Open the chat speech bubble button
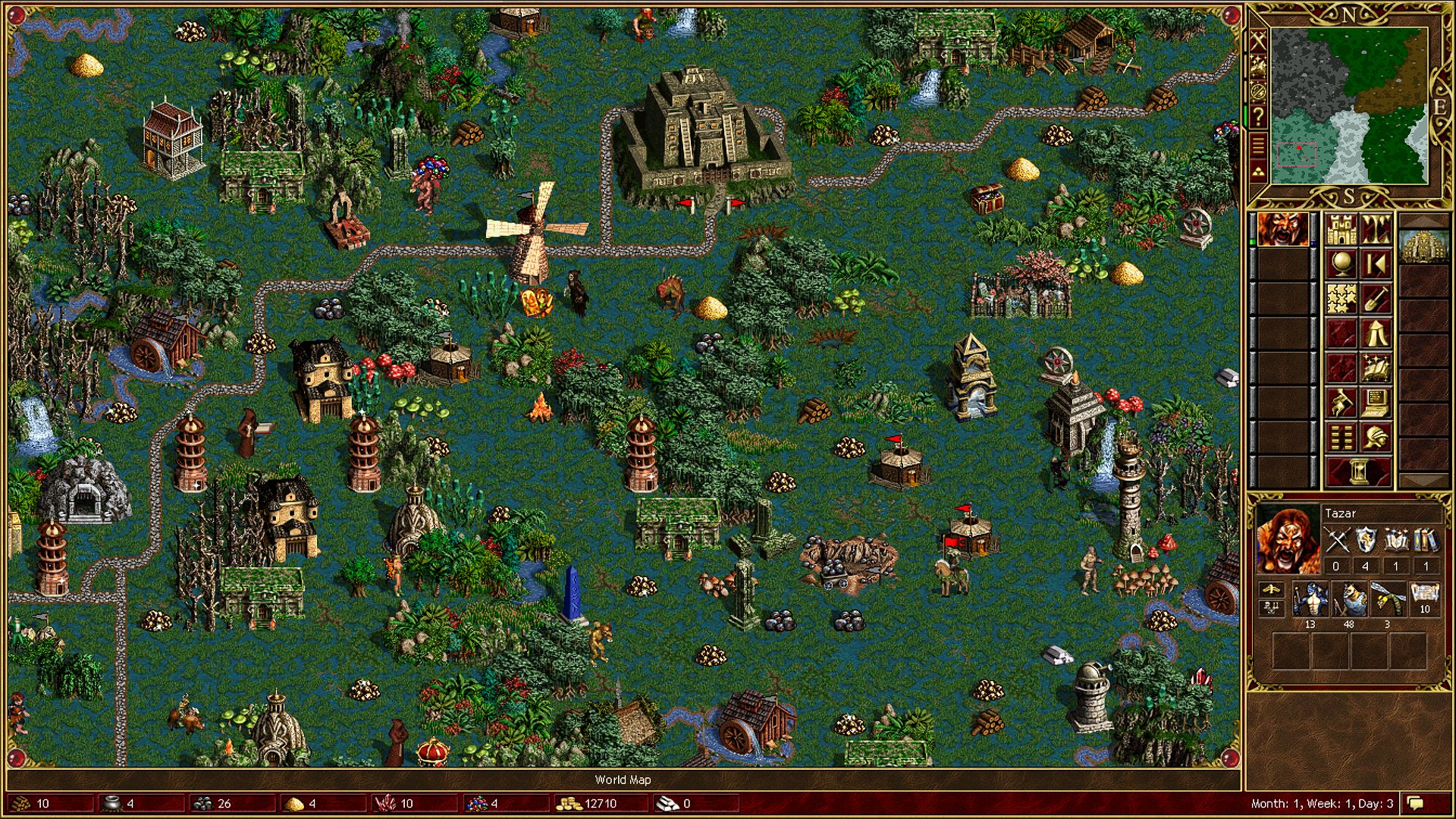The height and width of the screenshot is (819, 1456). [1415, 803]
